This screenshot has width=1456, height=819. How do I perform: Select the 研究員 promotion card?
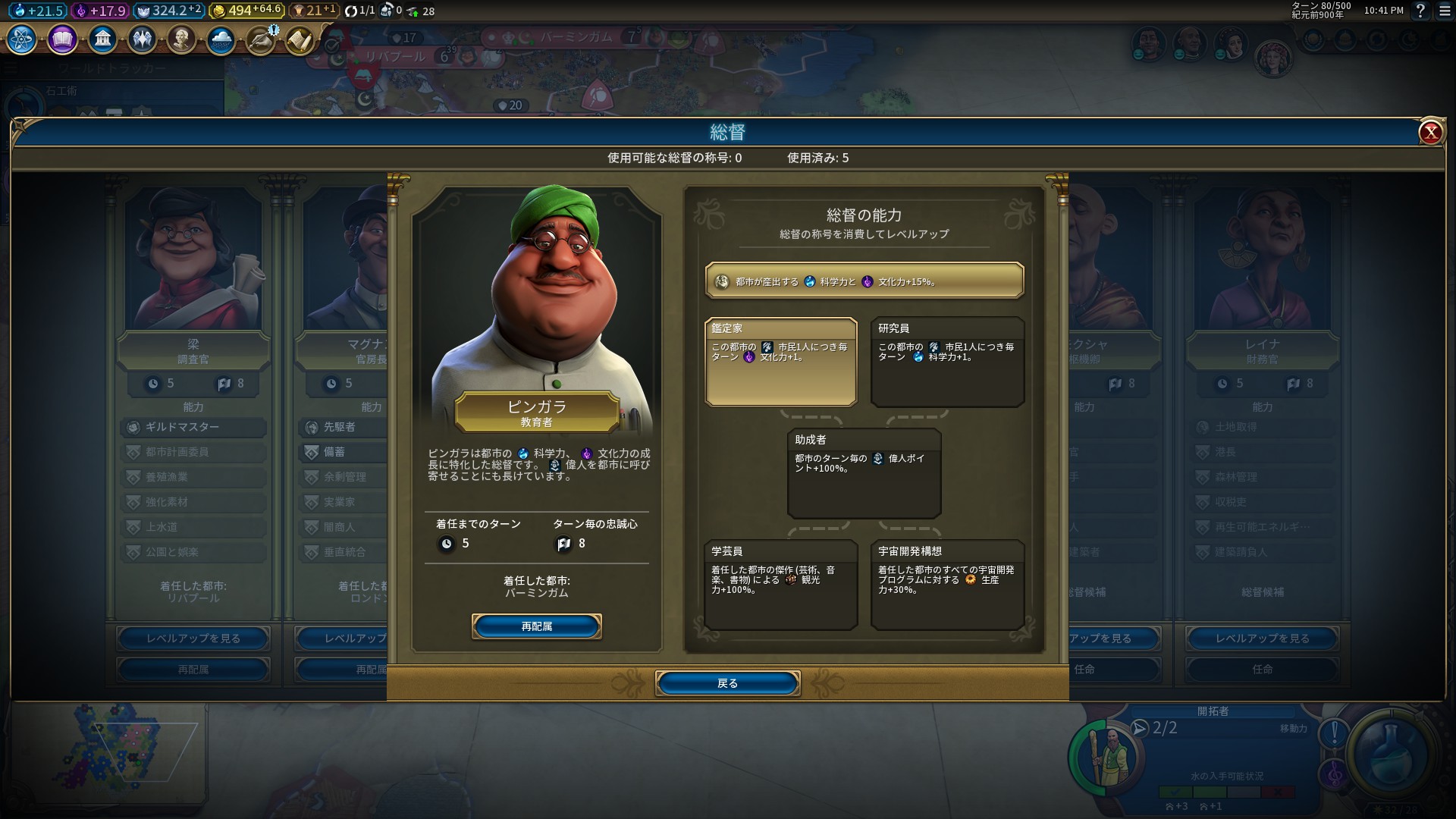pyautogui.click(x=947, y=362)
